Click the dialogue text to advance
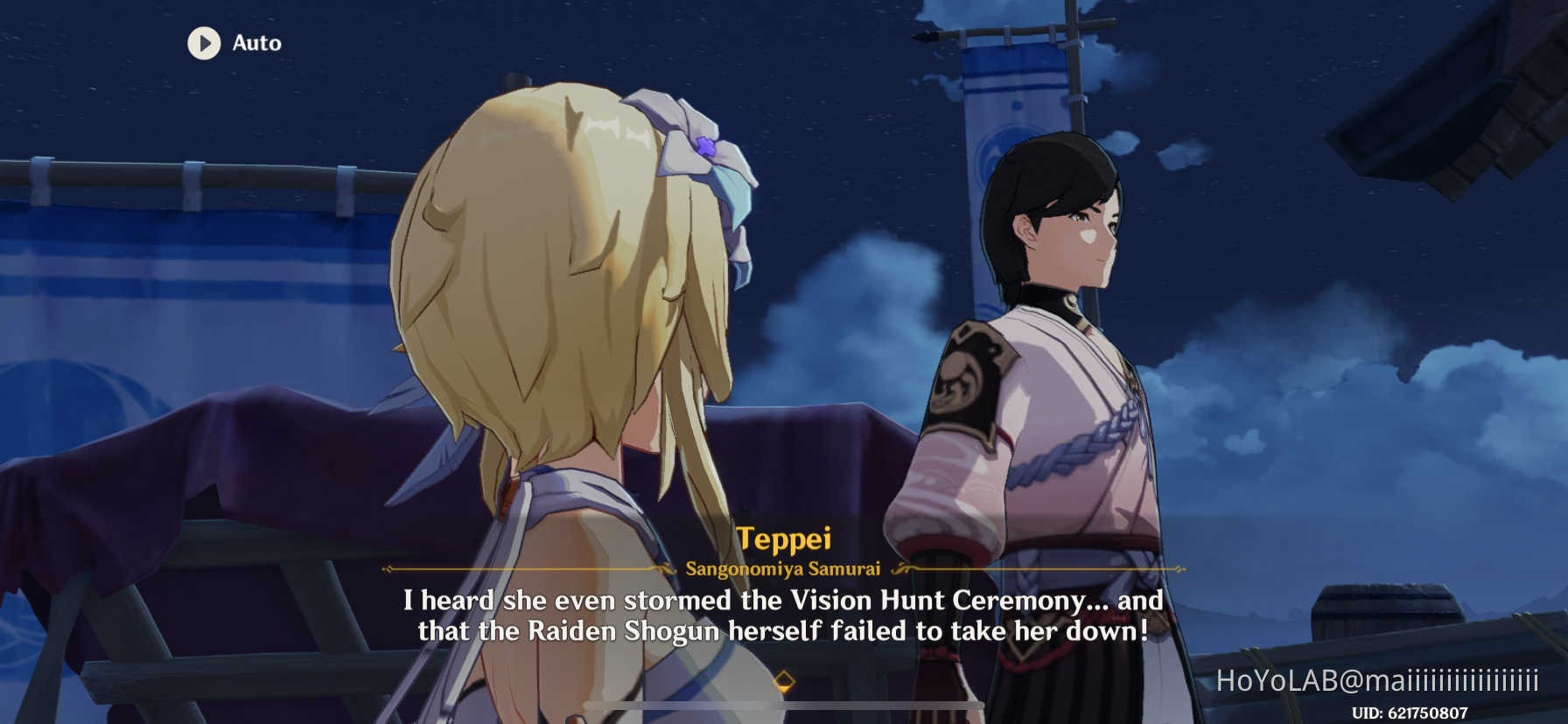The height and width of the screenshot is (724, 1568). click(784, 616)
